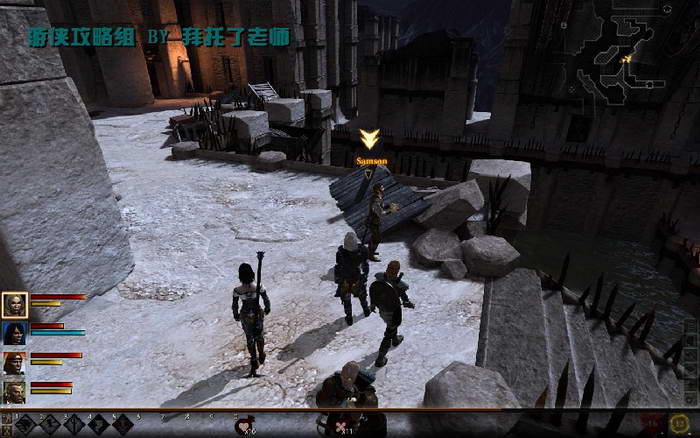The image size is (700, 438).
Task: Select the dark-haired mage party portrait
Action: [15, 333]
